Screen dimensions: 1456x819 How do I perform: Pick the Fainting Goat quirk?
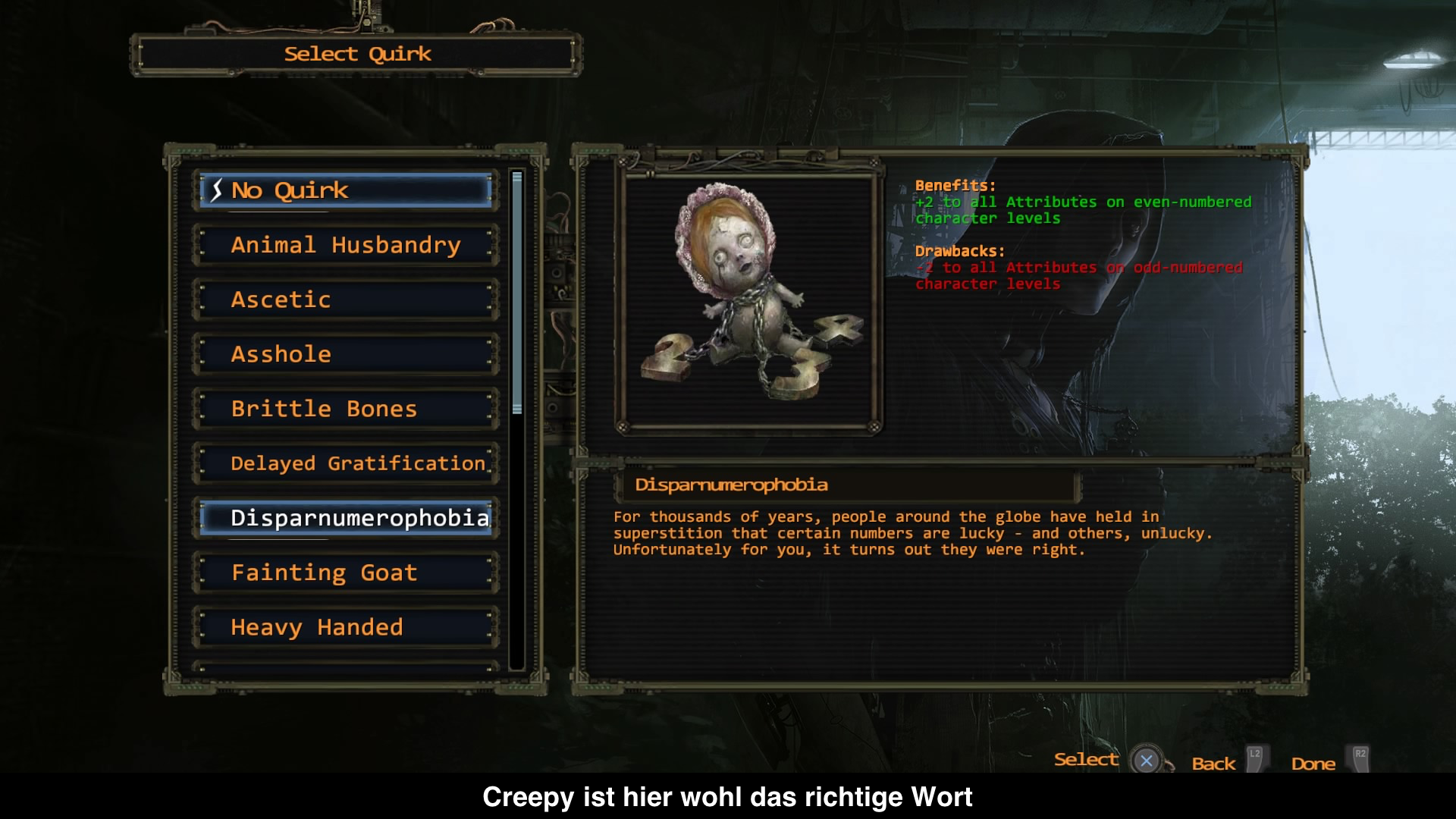click(x=346, y=573)
